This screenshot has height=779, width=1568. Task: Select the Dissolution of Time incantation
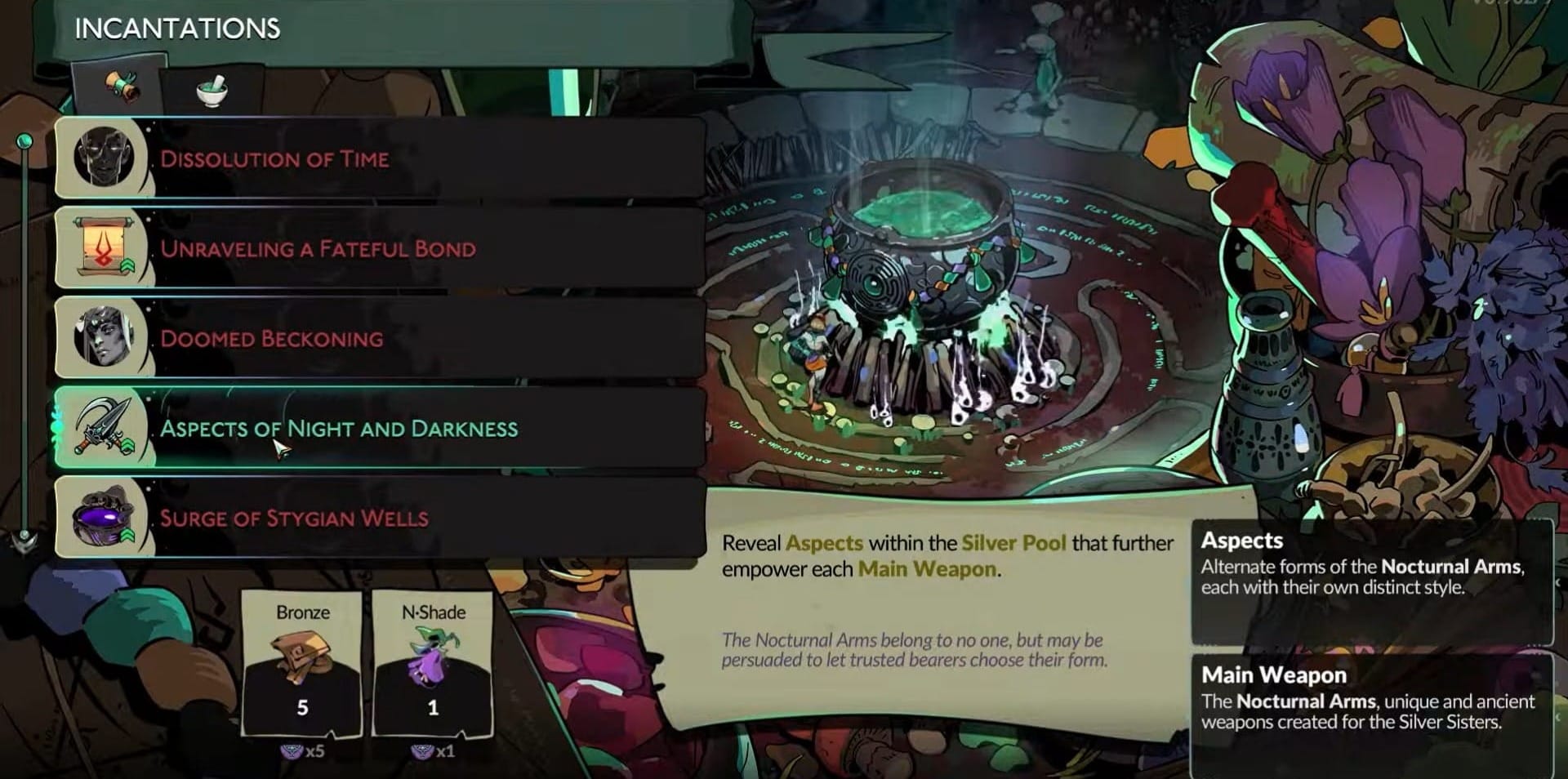pyautogui.click(x=380, y=158)
